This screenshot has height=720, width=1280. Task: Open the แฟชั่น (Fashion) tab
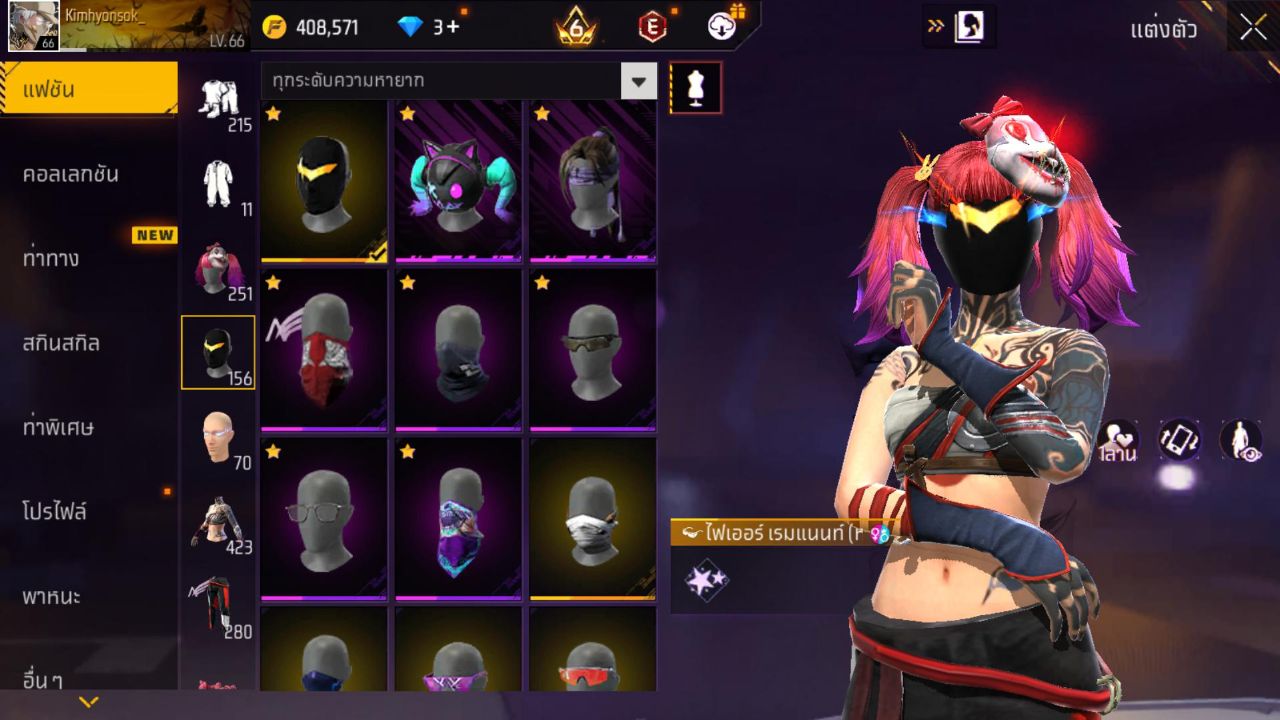pyautogui.click(x=88, y=90)
